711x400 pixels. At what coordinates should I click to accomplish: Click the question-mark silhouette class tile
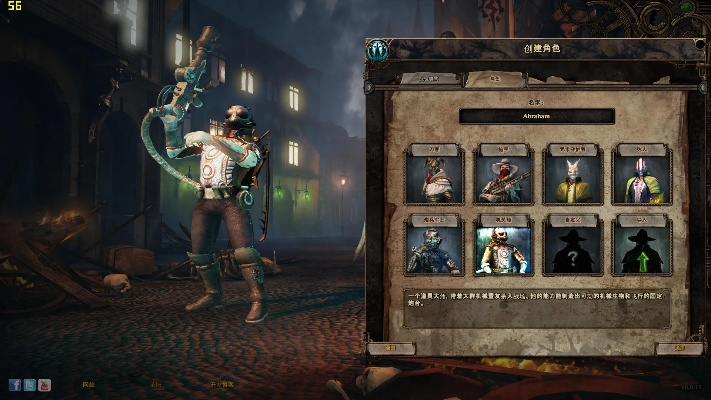[574, 247]
